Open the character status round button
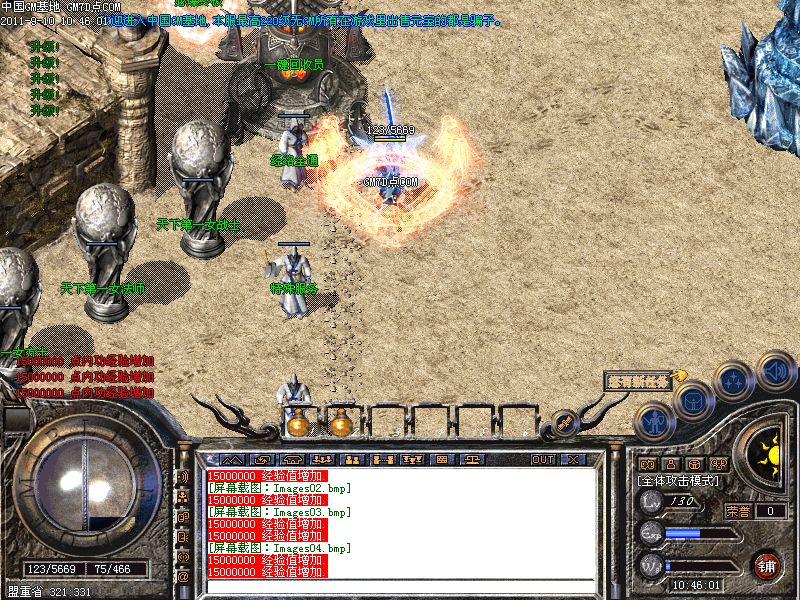800x600 pixels. pyautogui.click(x=654, y=420)
